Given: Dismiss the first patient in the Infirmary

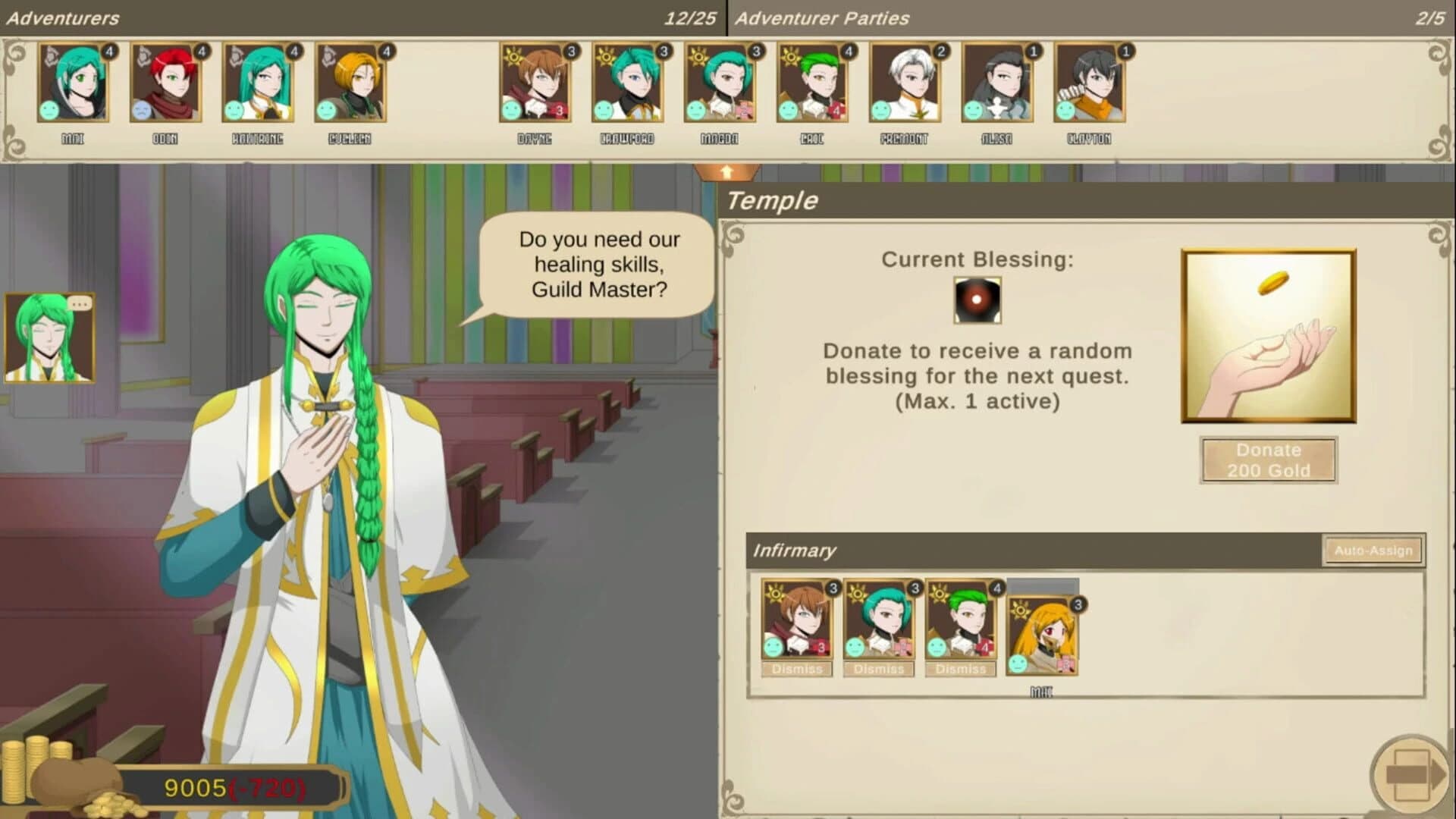Looking at the screenshot, I should (797, 669).
